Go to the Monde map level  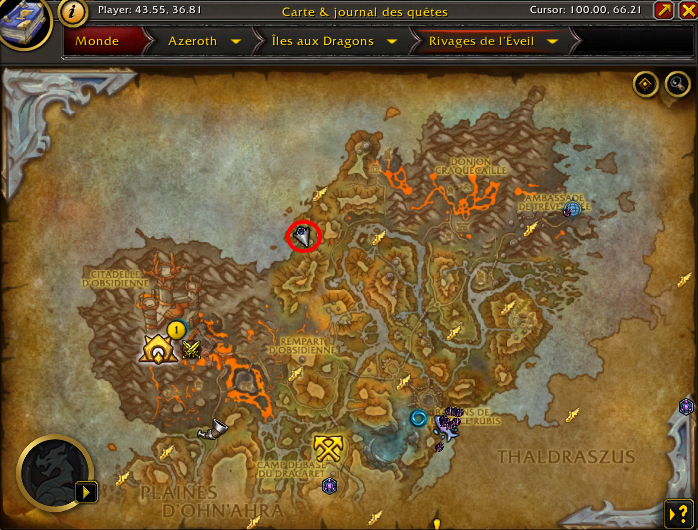(x=97, y=42)
